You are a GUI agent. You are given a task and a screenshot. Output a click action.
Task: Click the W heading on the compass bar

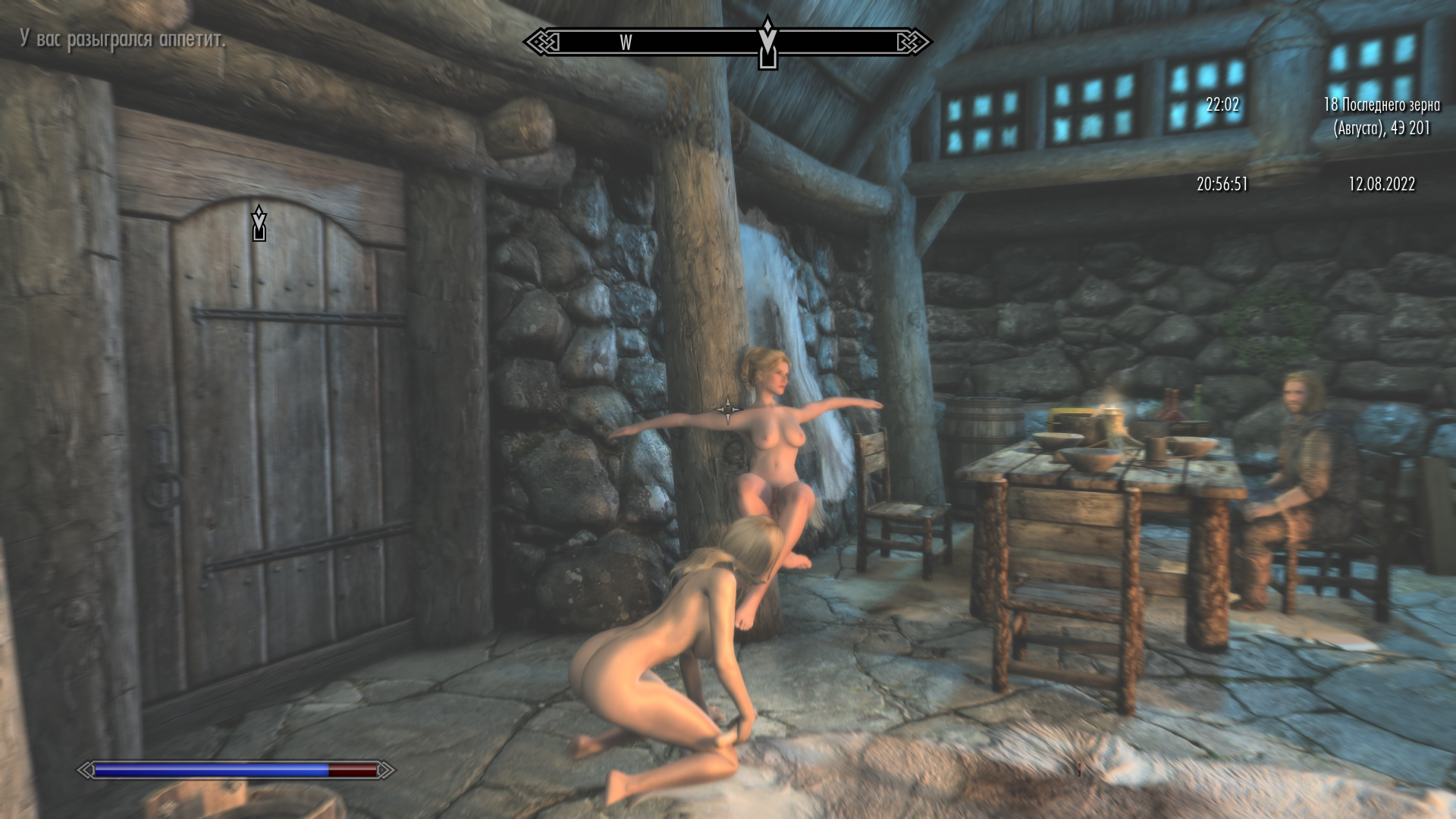coord(626,42)
